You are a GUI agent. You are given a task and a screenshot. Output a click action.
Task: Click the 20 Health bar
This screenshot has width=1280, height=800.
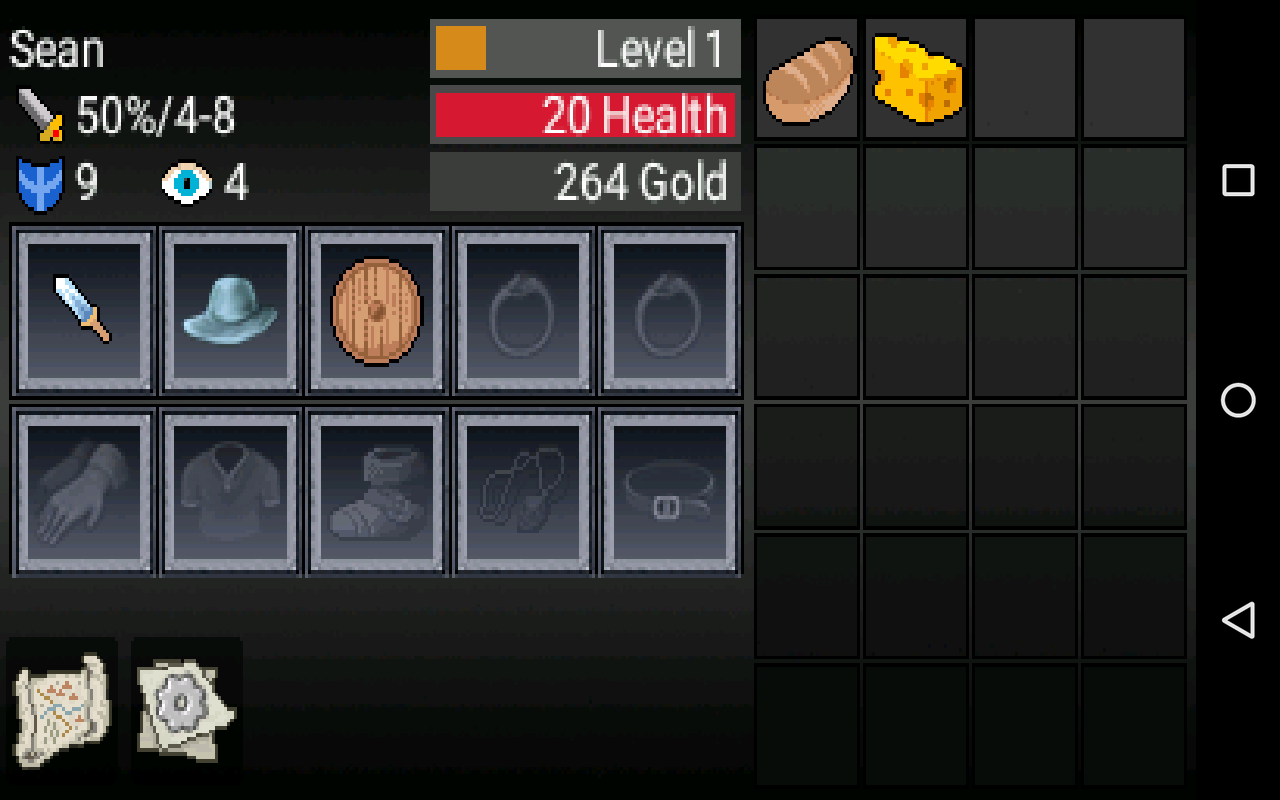tap(585, 114)
